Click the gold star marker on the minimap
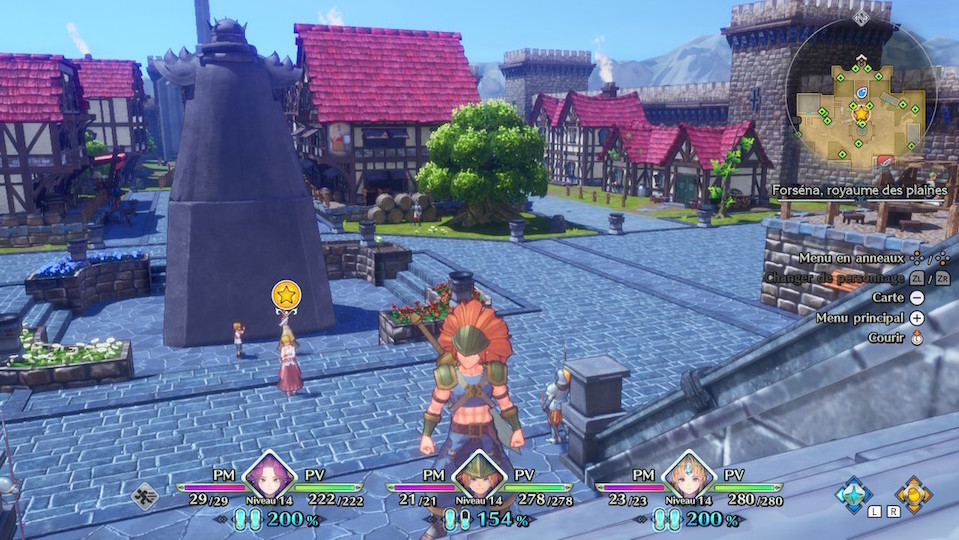Screen dimensions: 959x540 [x=861, y=114]
